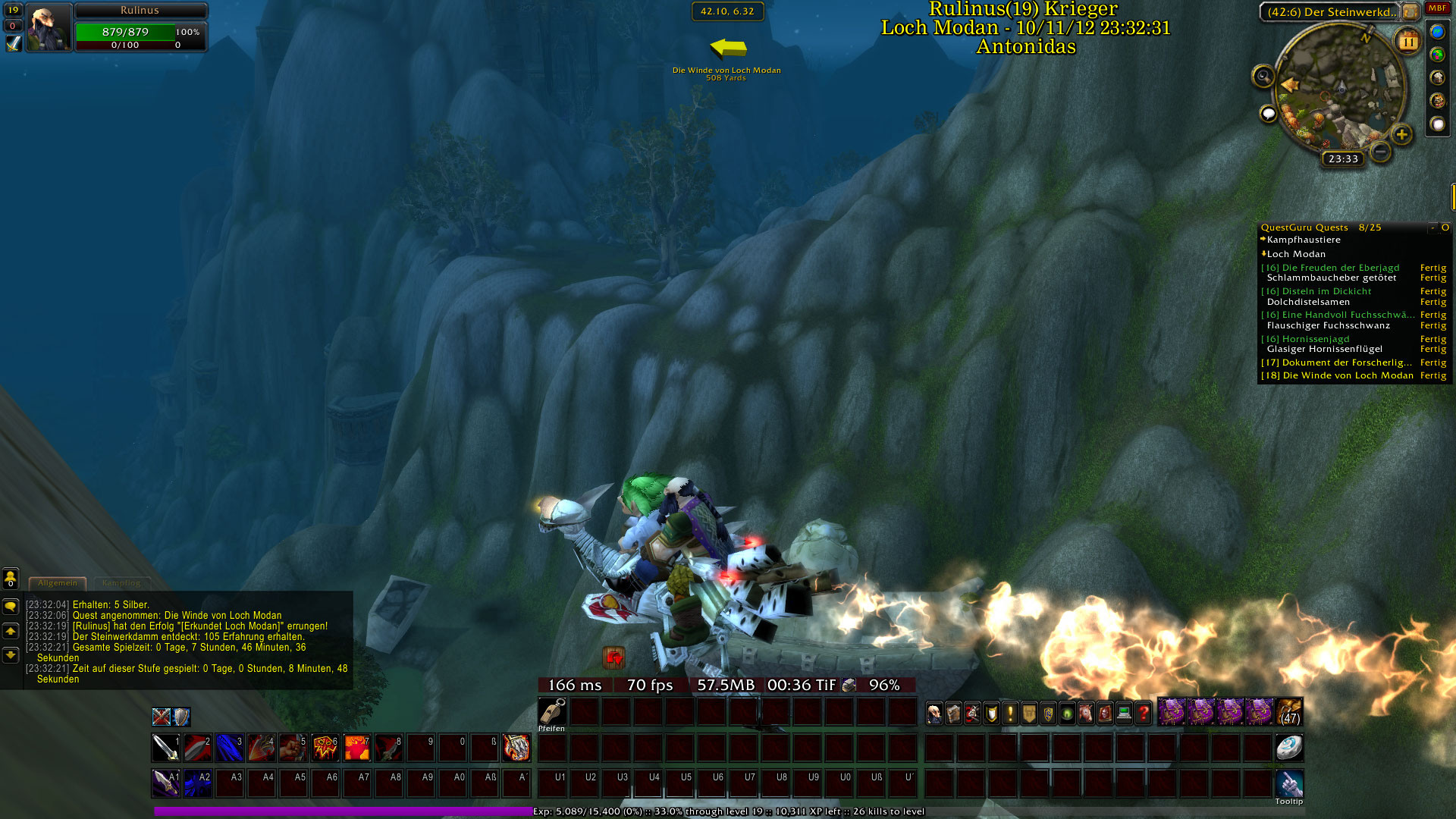
Task: Use the Pfeifen whistle action slot
Action: [552, 712]
